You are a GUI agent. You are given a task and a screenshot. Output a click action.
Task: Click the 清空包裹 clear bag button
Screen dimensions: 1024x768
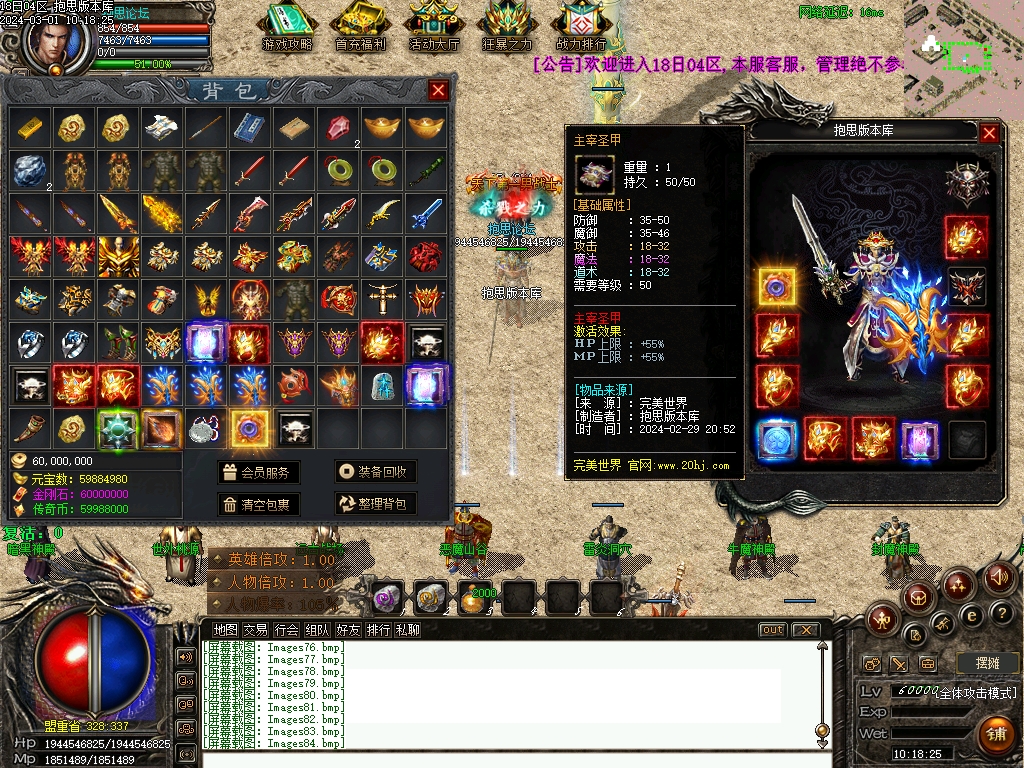[259, 504]
